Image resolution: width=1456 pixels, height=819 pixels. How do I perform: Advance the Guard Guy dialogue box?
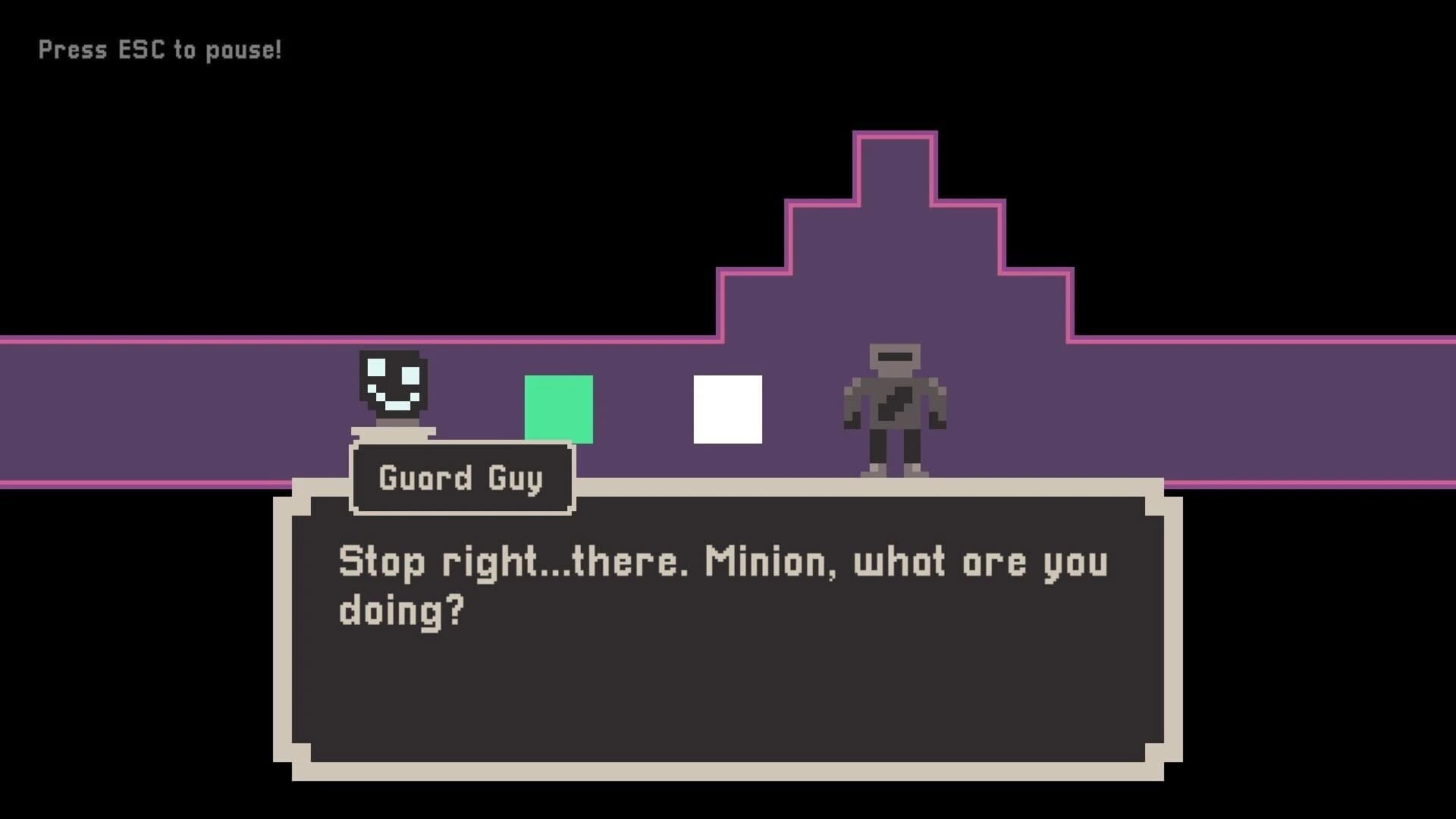726,629
